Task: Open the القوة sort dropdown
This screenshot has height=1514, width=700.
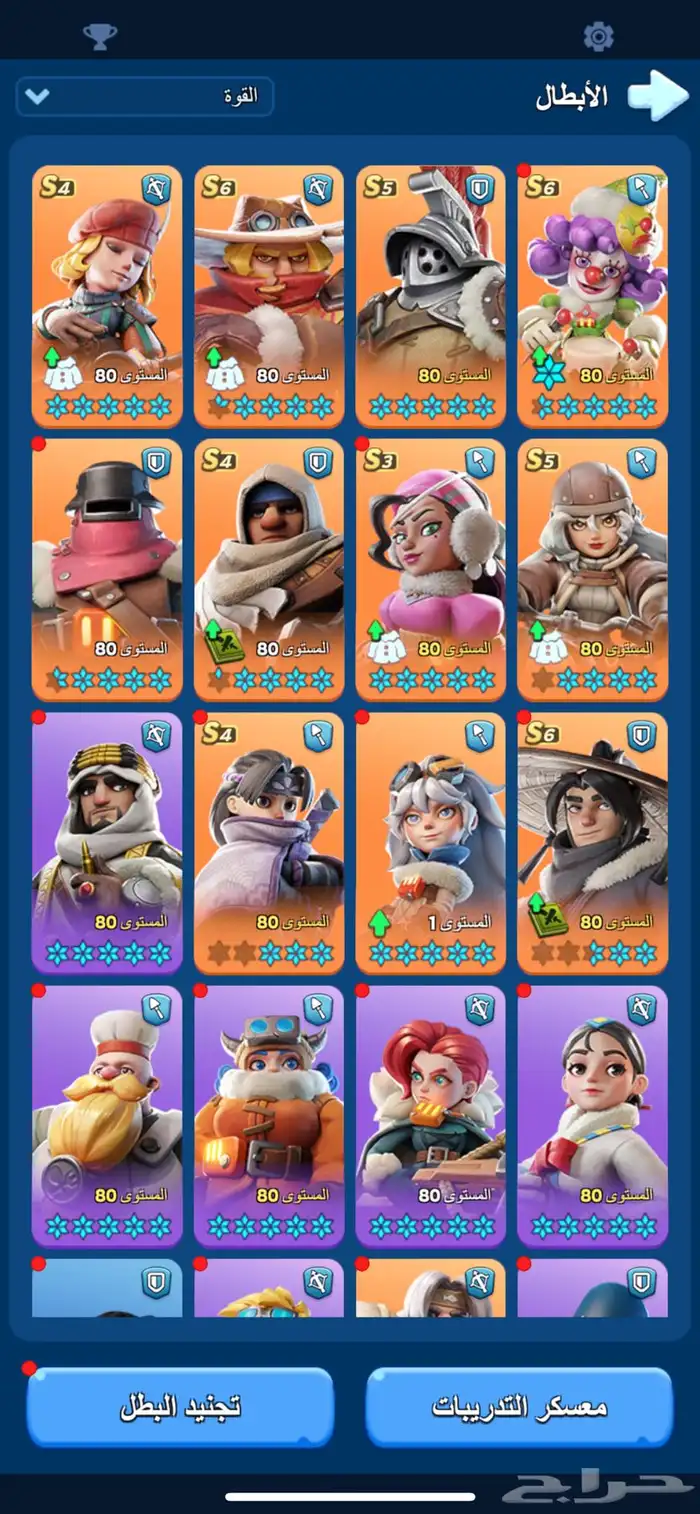Action: pyautogui.click(x=145, y=97)
